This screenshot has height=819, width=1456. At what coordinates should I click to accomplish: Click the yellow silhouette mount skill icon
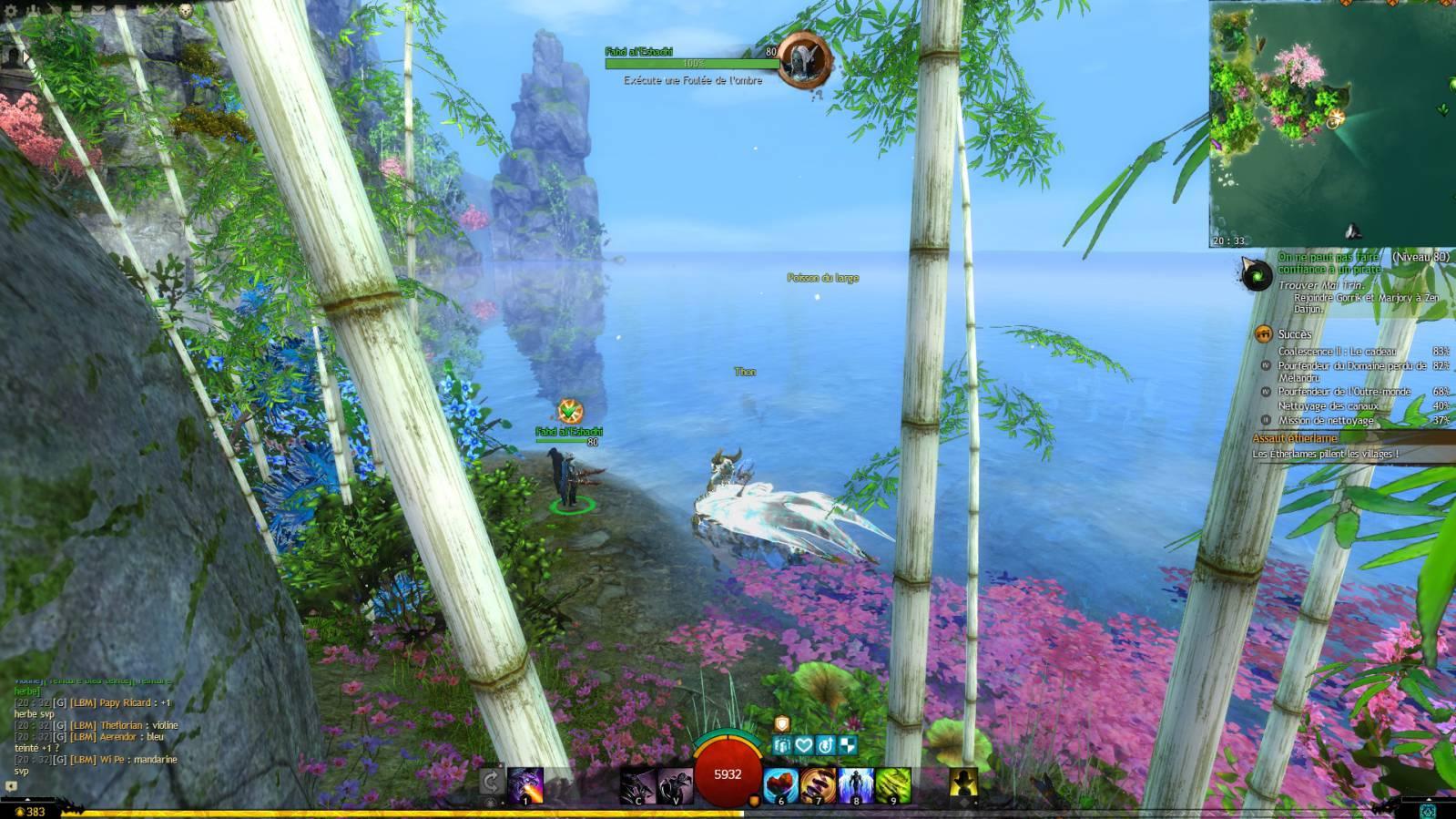(x=963, y=783)
